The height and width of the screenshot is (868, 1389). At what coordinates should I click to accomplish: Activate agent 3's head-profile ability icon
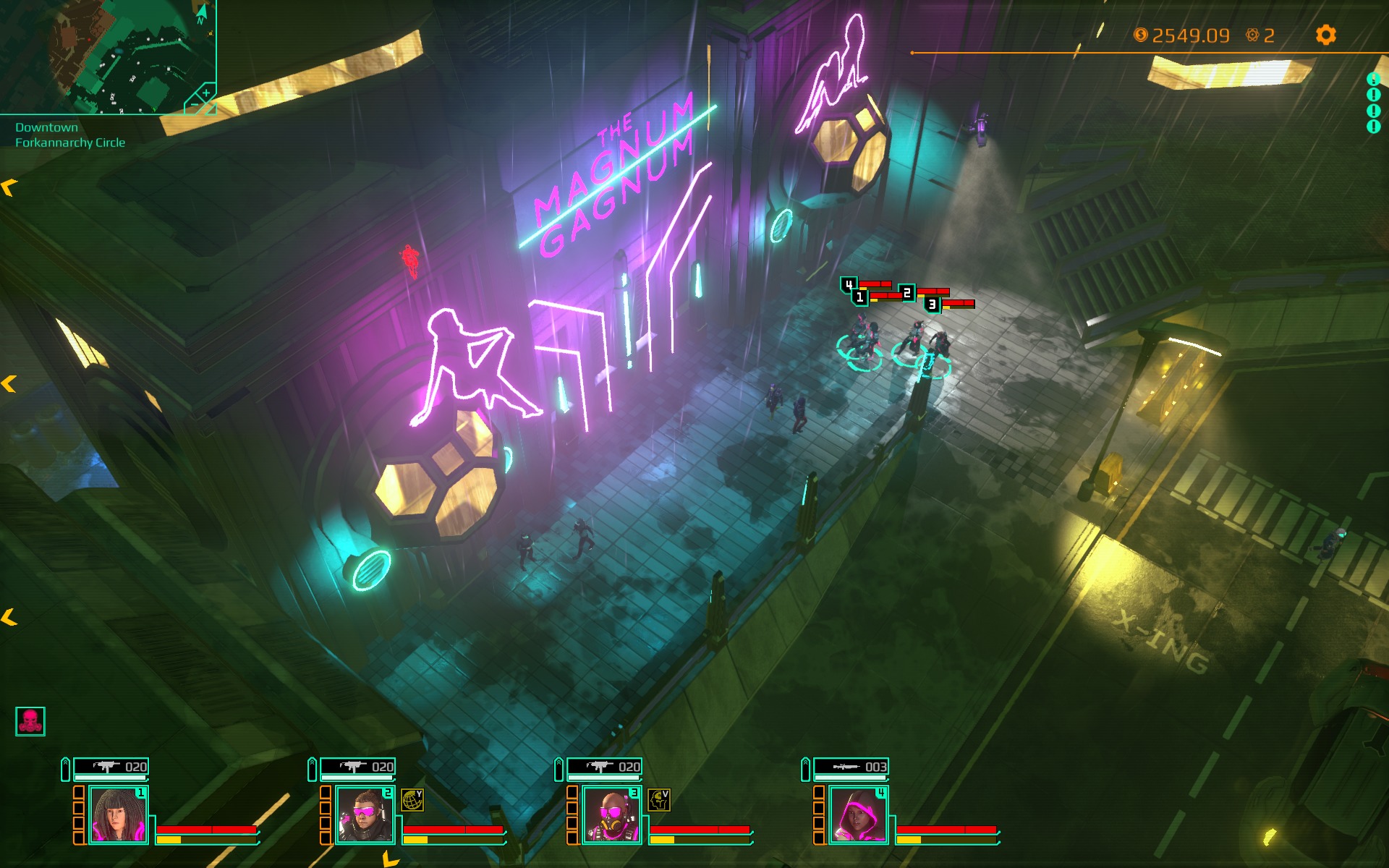pyautogui.click(x=659, y=800)
